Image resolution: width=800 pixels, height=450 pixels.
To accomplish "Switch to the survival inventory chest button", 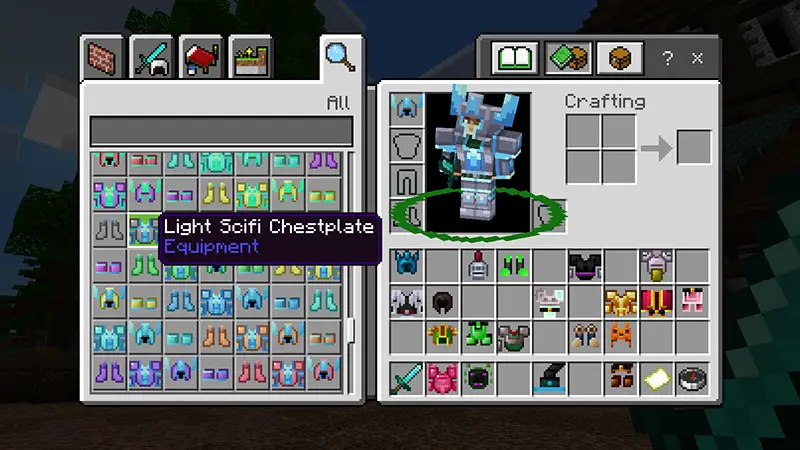I will (x=620, y=58).
